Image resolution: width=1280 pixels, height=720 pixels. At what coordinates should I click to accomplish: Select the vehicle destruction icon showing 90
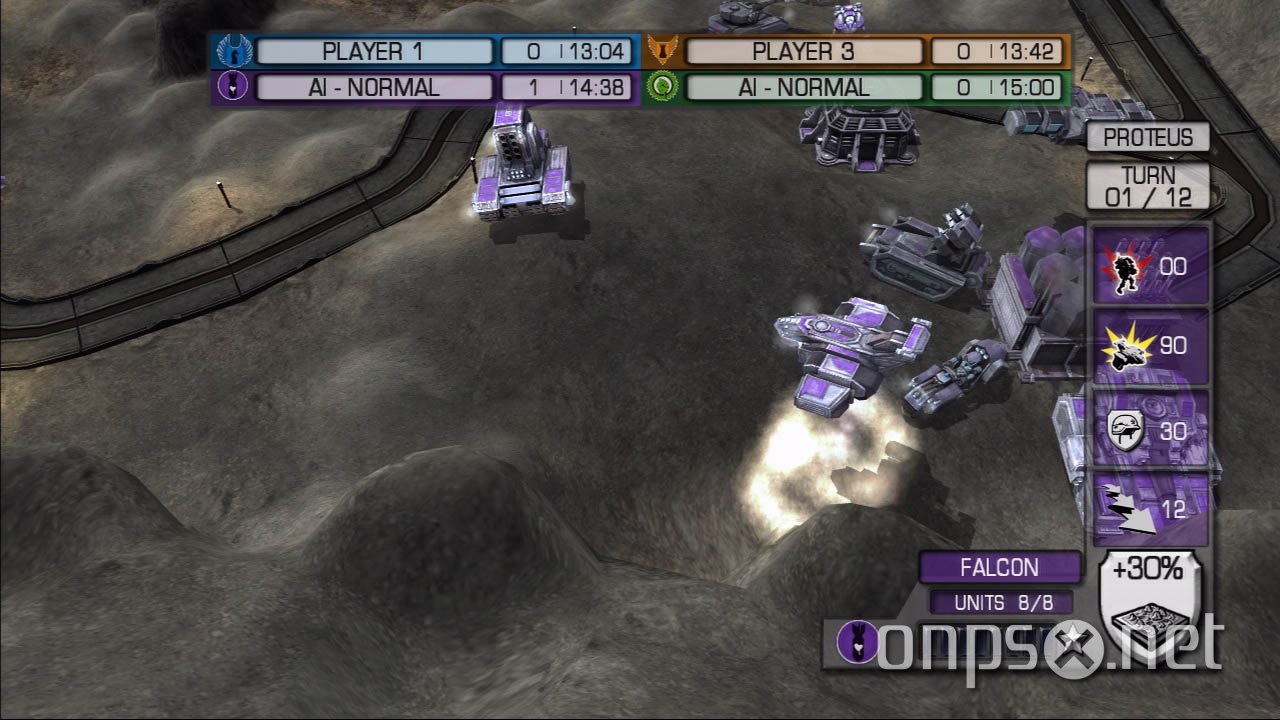(x=1148, y=347)
